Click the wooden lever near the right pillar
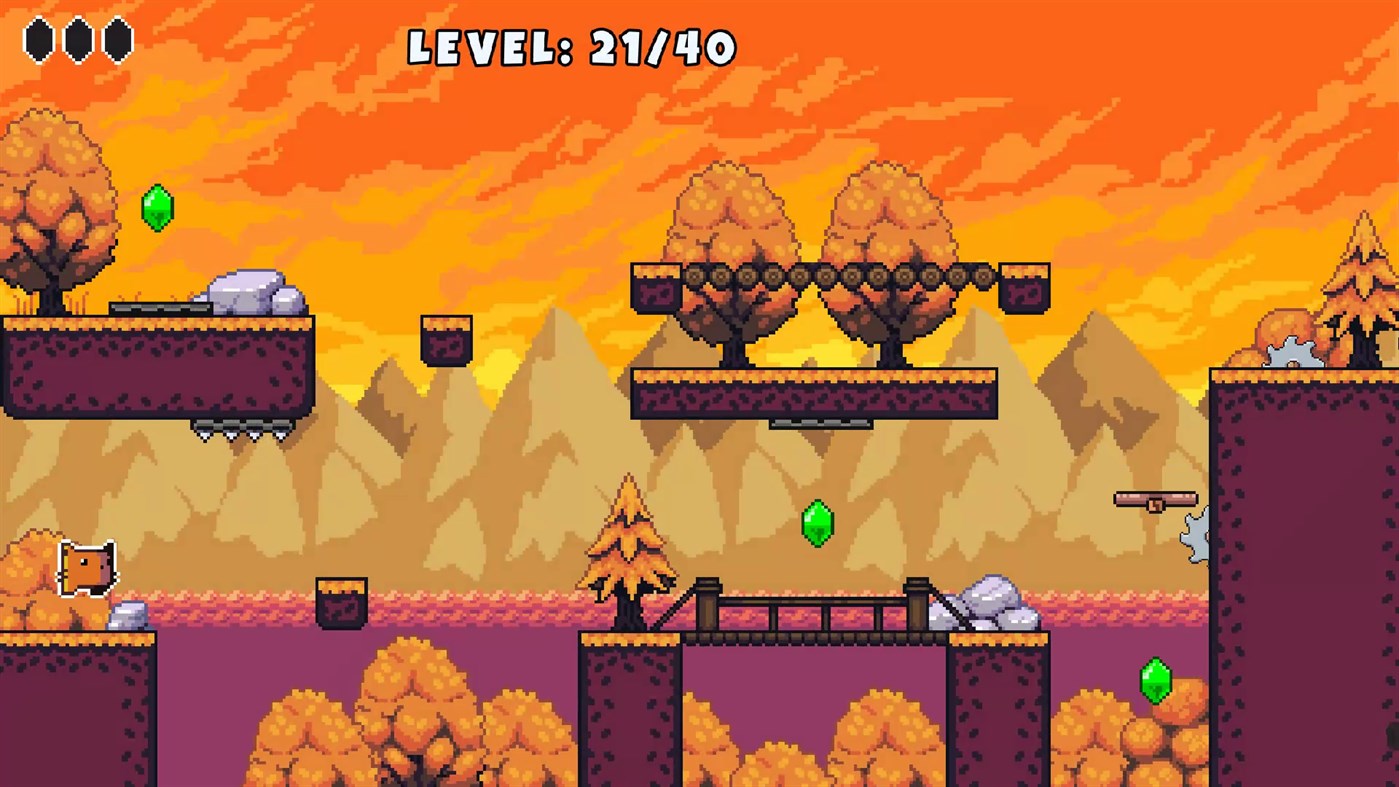The image size is (1399, 787). tap(1155, 500)
